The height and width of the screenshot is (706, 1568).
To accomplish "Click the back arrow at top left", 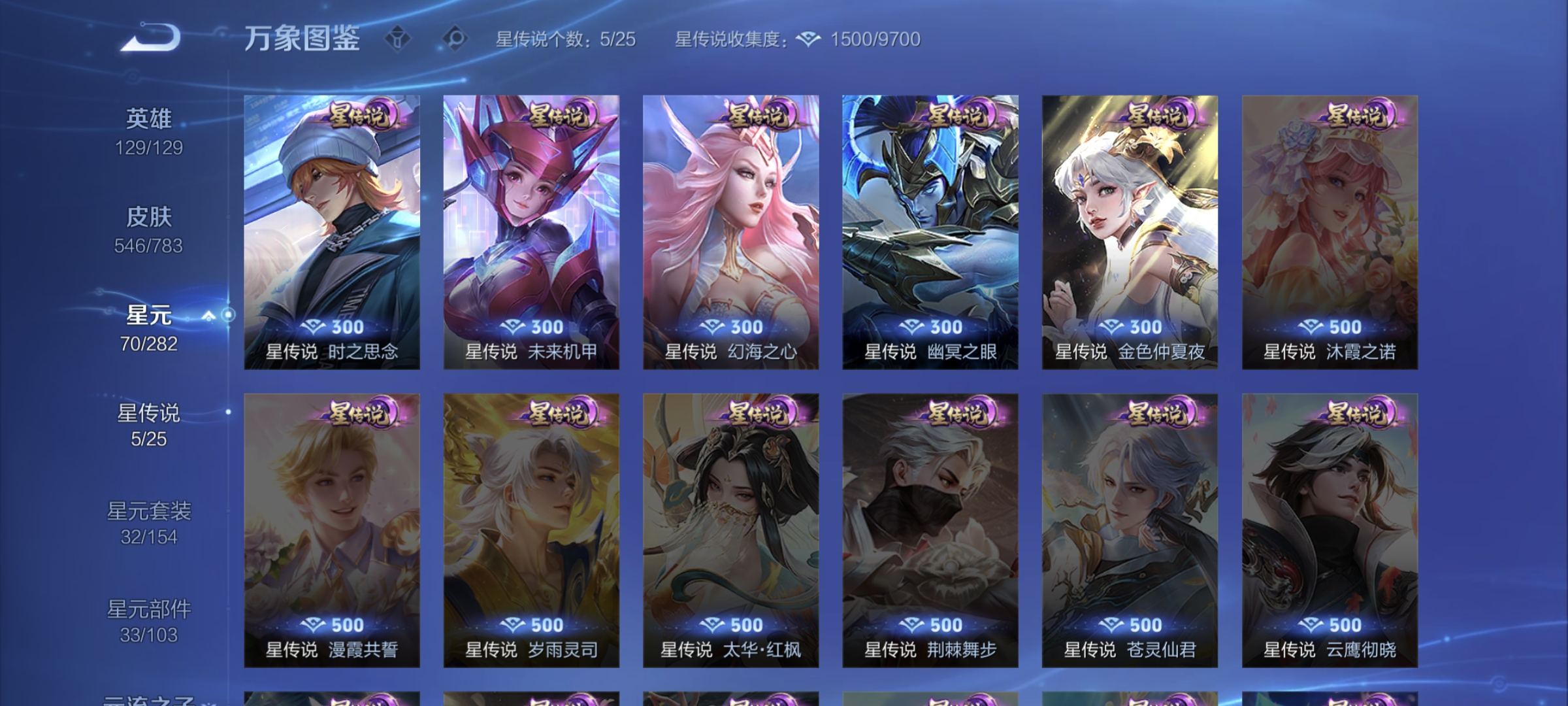I will pyautogui.click(x=147, y=38).
